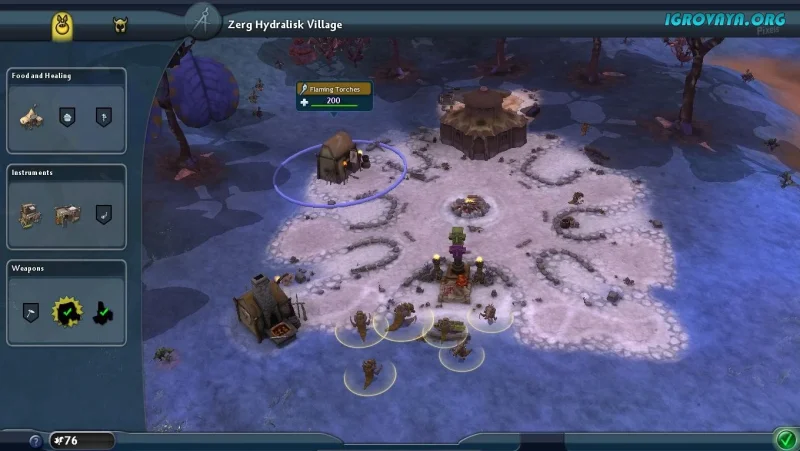800x451 pixels.
Task: Confirm village with the green checkmark button
Action: click(x=784, y=438)
